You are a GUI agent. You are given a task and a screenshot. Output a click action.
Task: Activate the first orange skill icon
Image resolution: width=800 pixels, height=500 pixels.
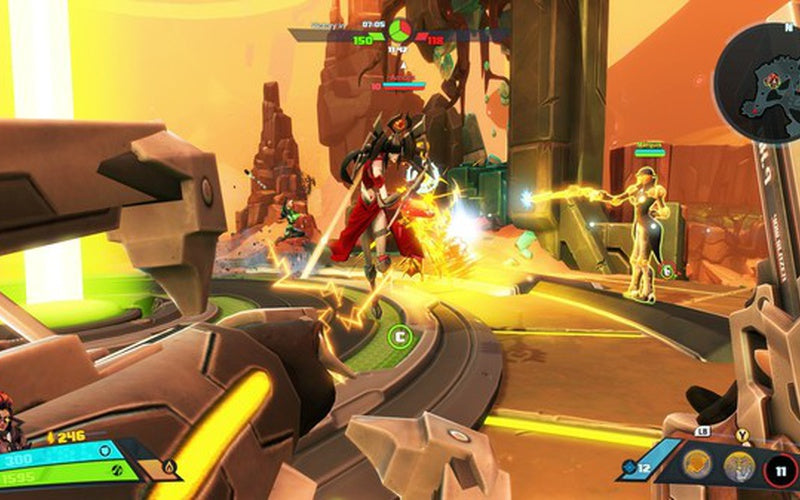pos(697,464)
